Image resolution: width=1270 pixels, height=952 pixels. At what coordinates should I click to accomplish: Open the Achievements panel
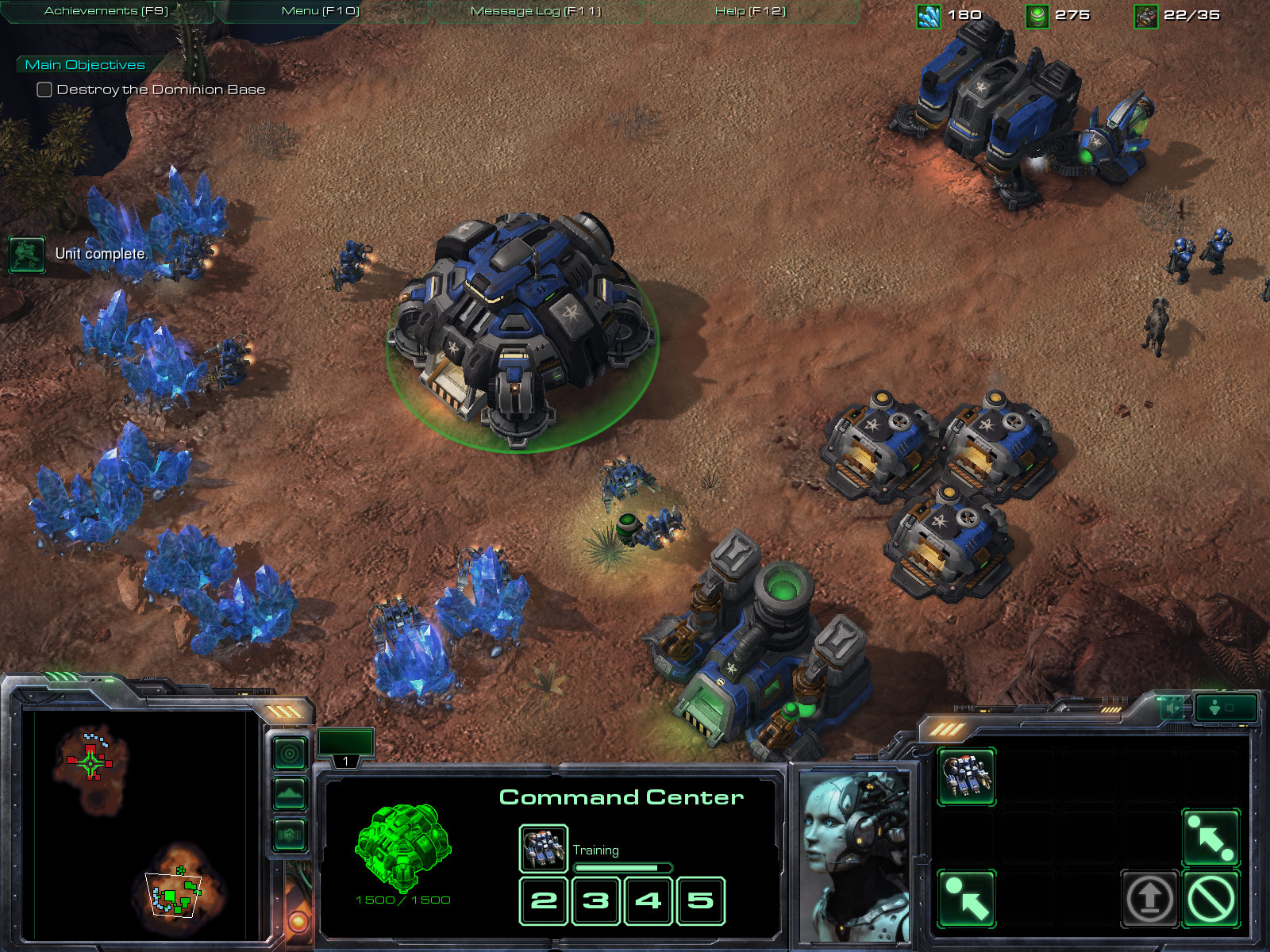click(x=106, y=11)
